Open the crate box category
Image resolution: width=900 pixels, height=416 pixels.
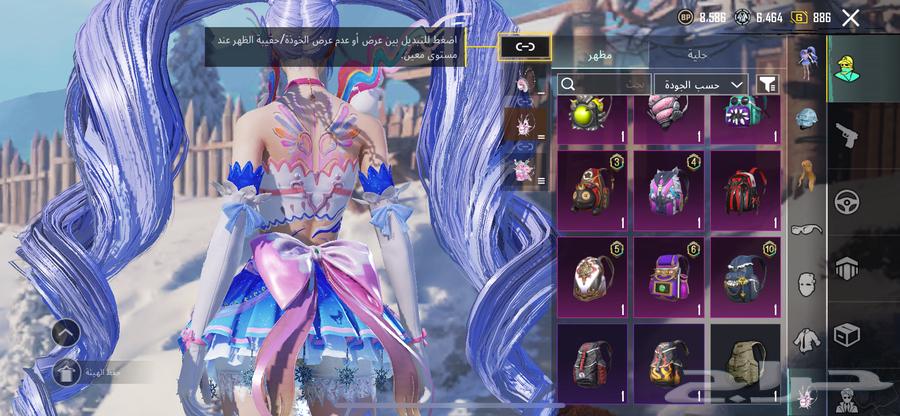[848, 333]
